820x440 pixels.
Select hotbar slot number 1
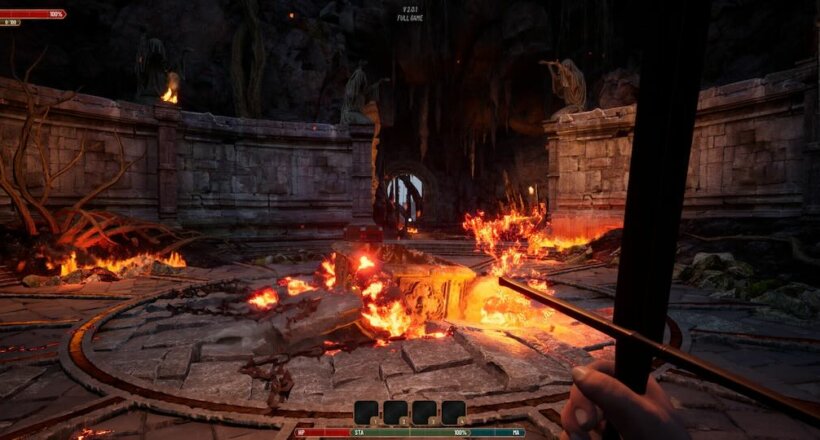[x=366, y=412]
